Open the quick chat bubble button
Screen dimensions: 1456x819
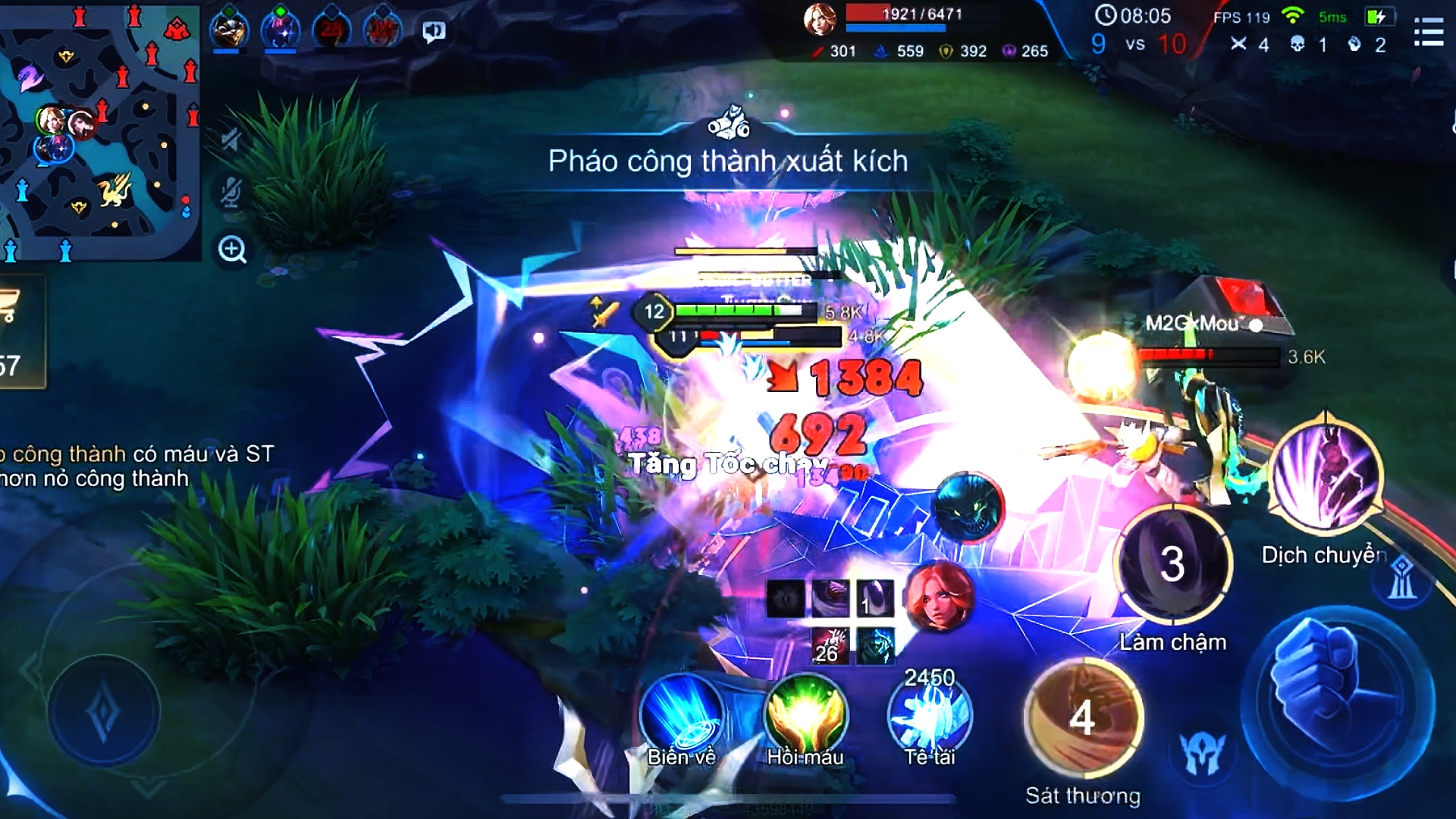(434, 32)
